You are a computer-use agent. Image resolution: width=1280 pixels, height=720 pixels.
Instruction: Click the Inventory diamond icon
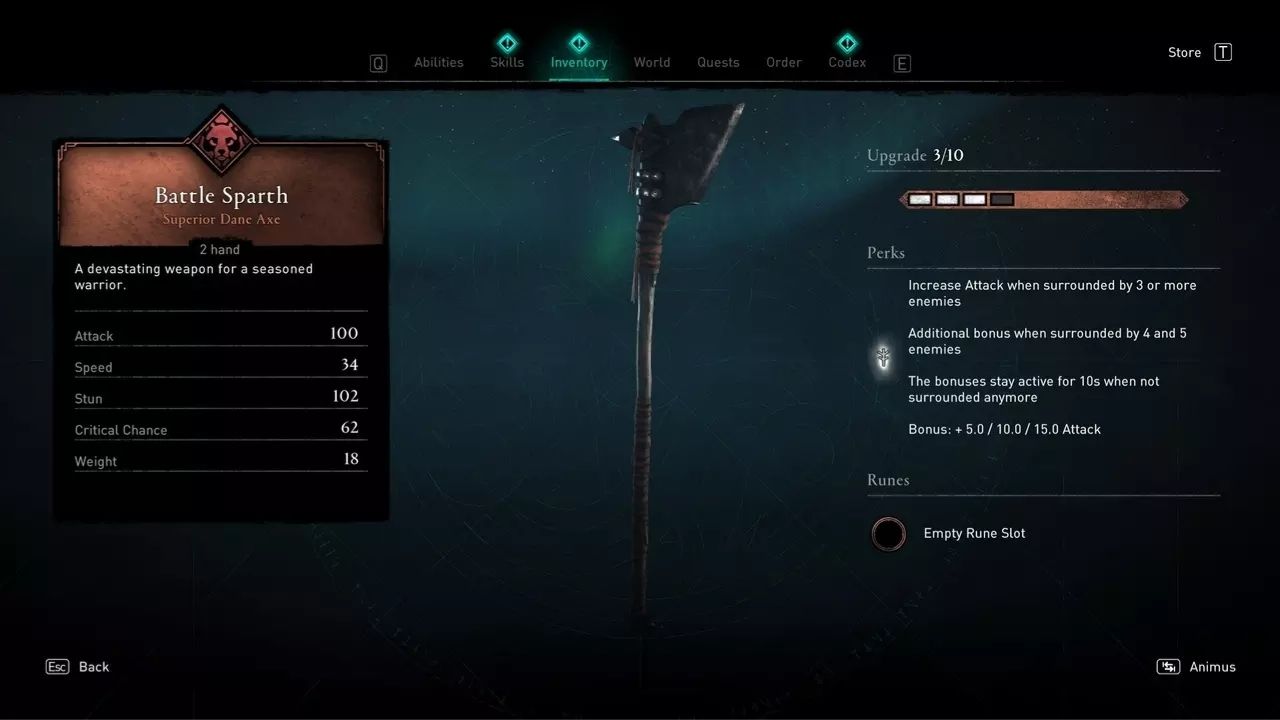point(579,43)
